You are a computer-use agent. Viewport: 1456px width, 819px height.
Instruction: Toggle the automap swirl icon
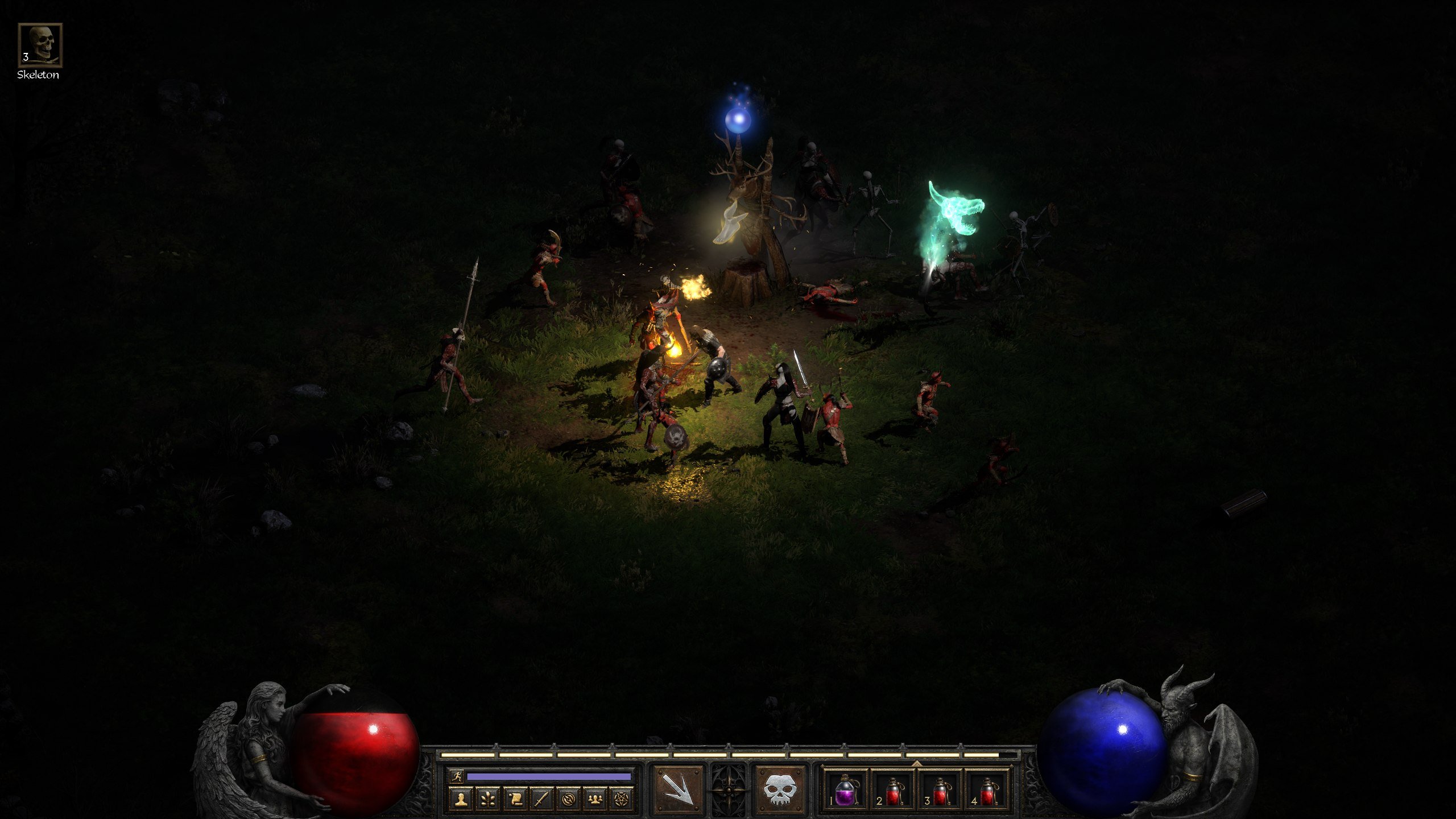tap(568, 799)
